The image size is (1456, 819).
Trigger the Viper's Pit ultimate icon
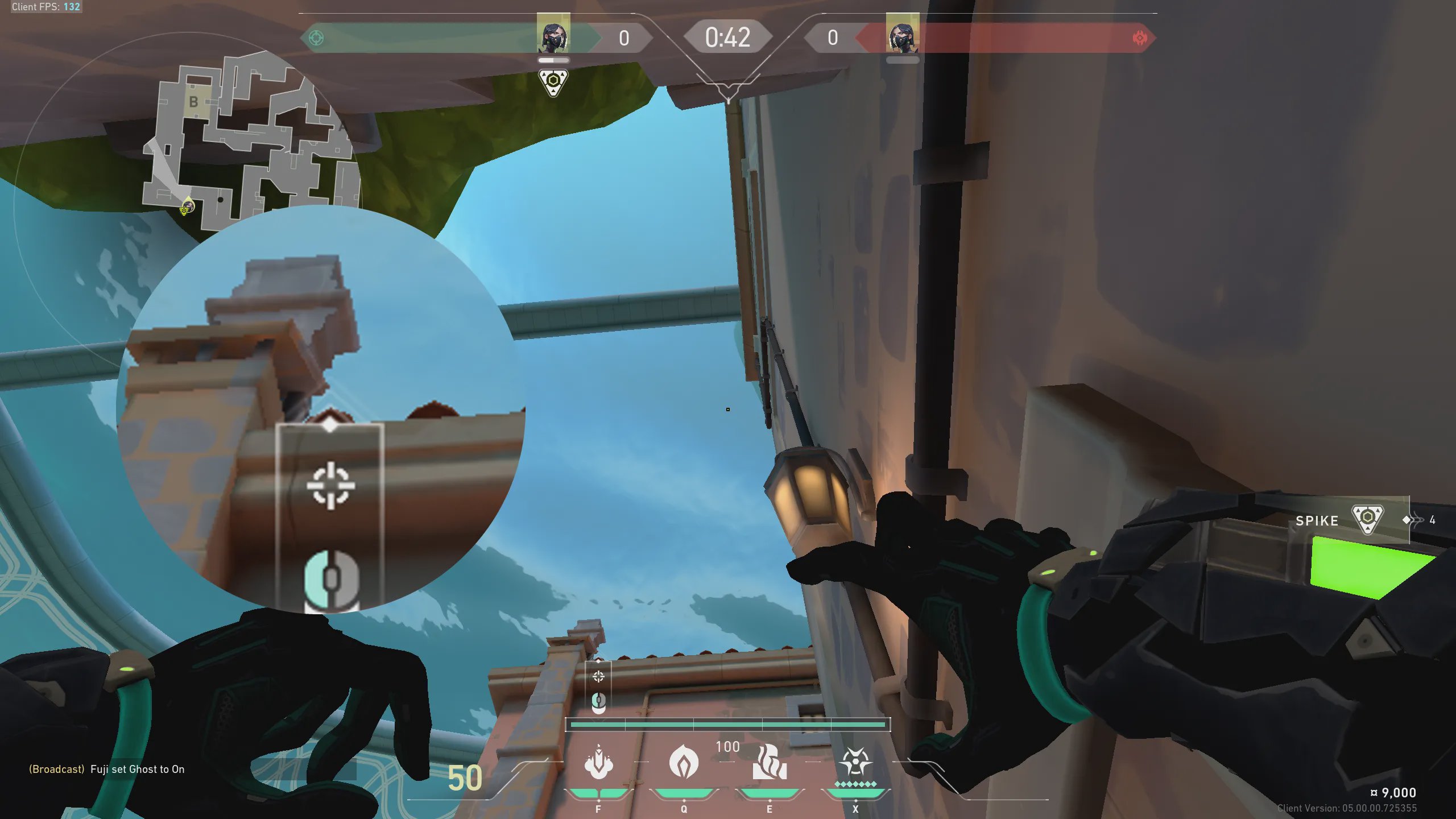pos(855,762)
